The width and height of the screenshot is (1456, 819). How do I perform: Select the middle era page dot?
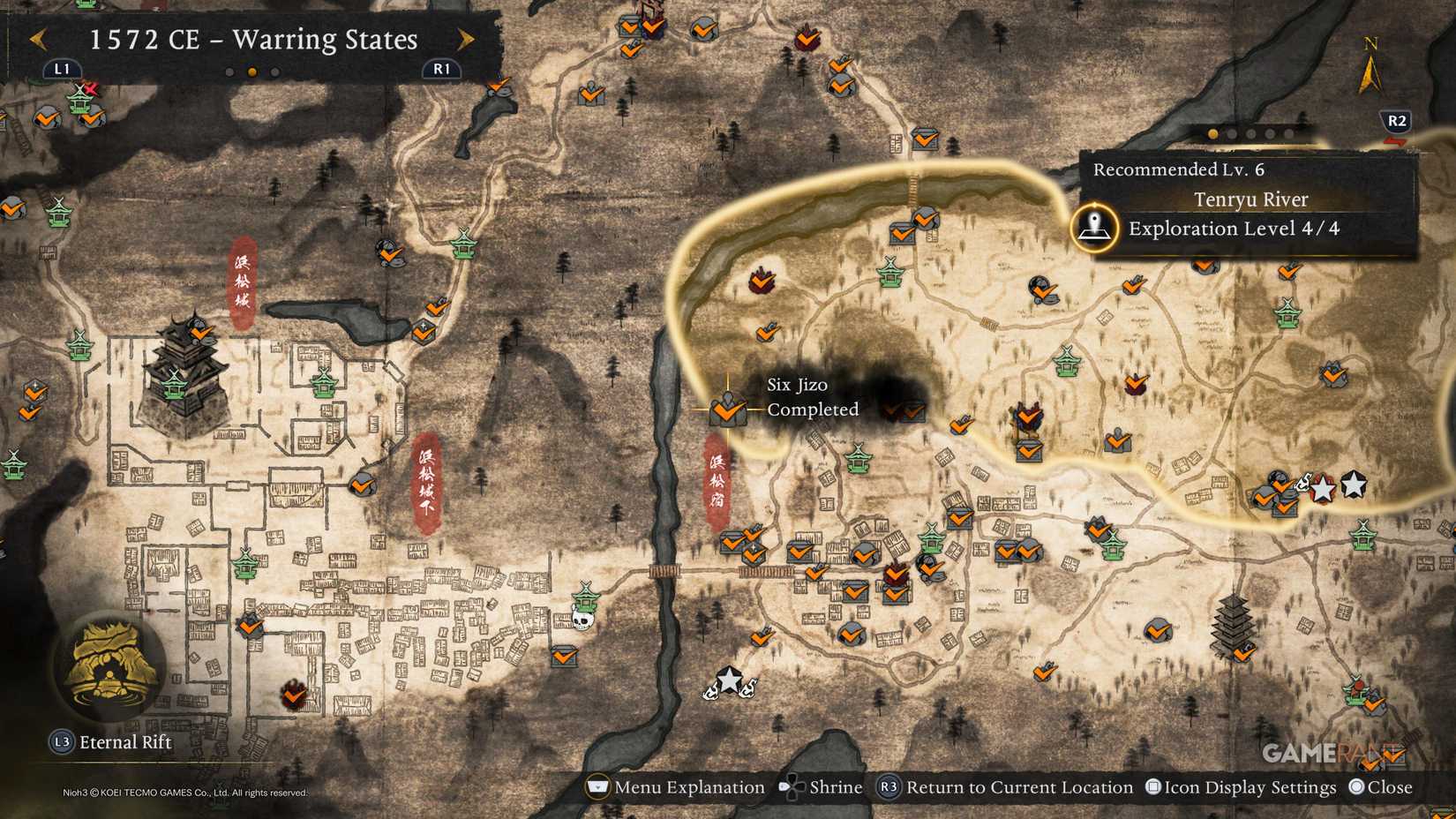(x=251, y=71)
